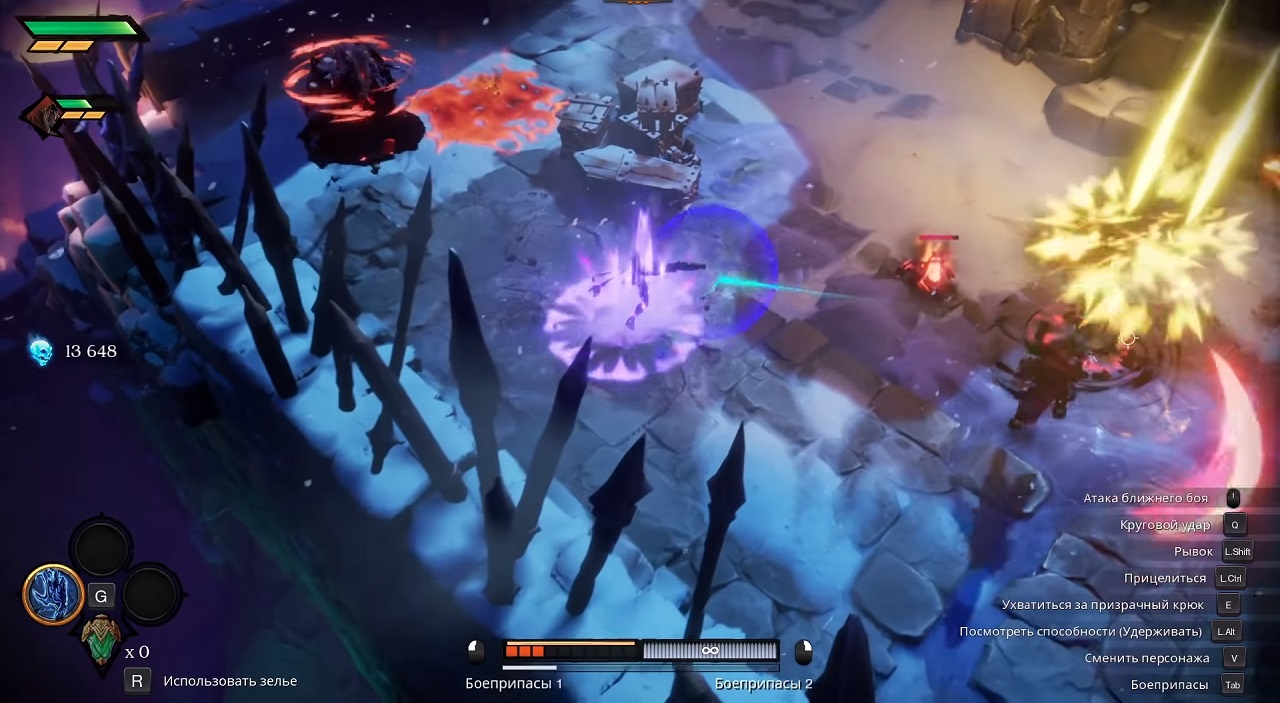Use the green health potion icon
This screenshot has height=703, width=1280.
pyautogui.click(x=100, y=638)
